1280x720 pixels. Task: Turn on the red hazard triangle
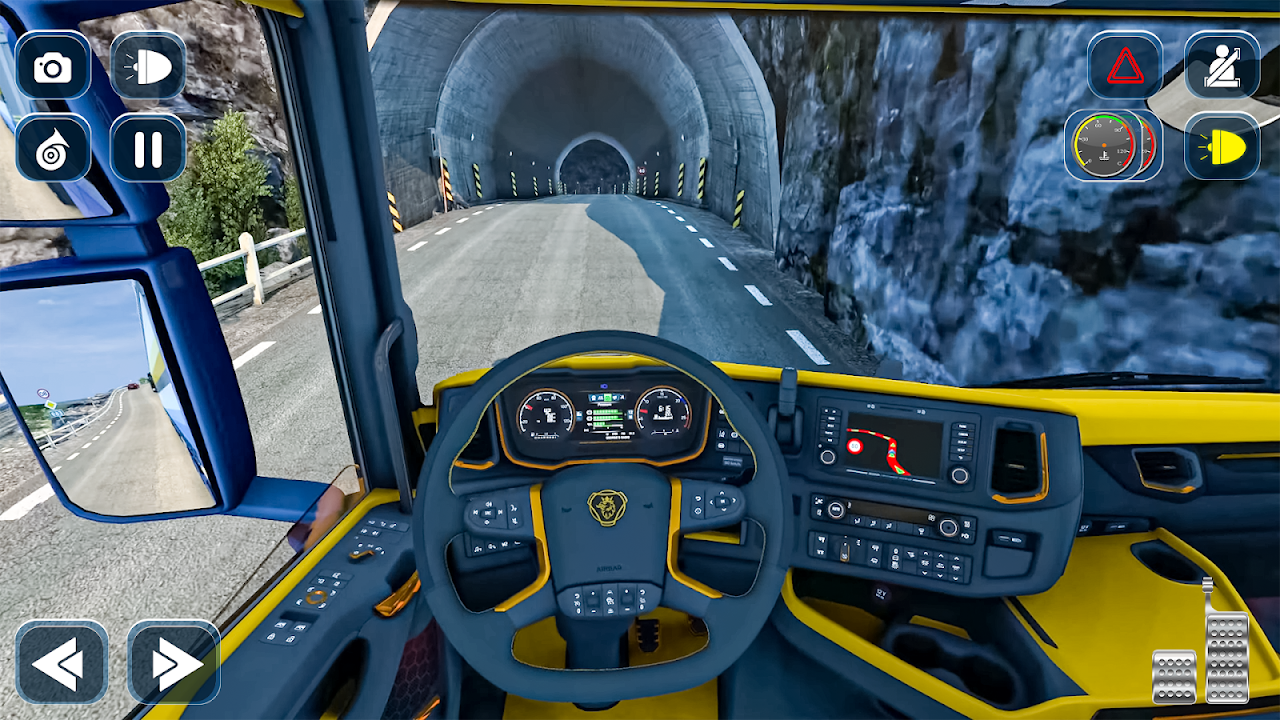click(x=1125, y=67)
